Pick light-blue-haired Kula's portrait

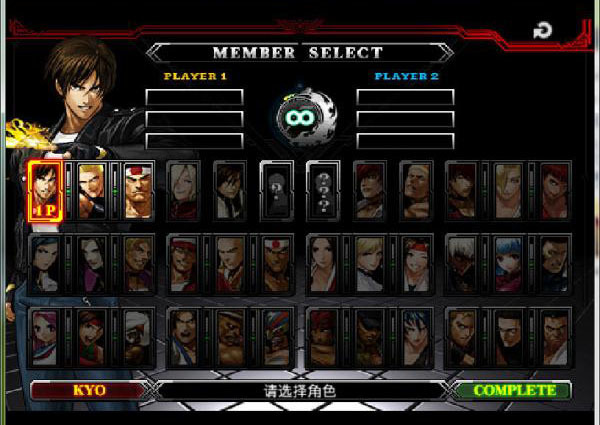pyautogui.click(x=508, y=263)
